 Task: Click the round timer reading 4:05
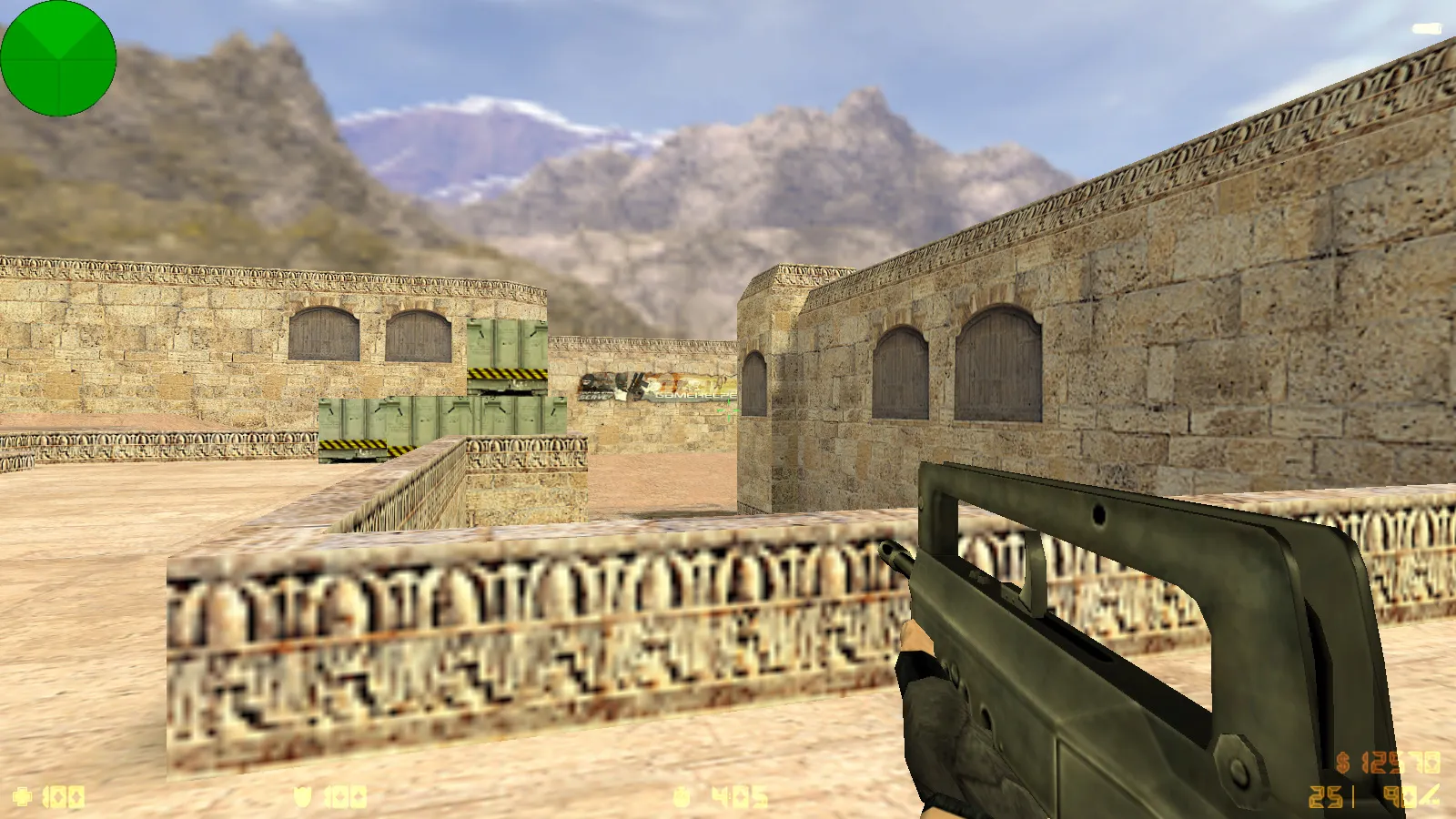[737, 794]
